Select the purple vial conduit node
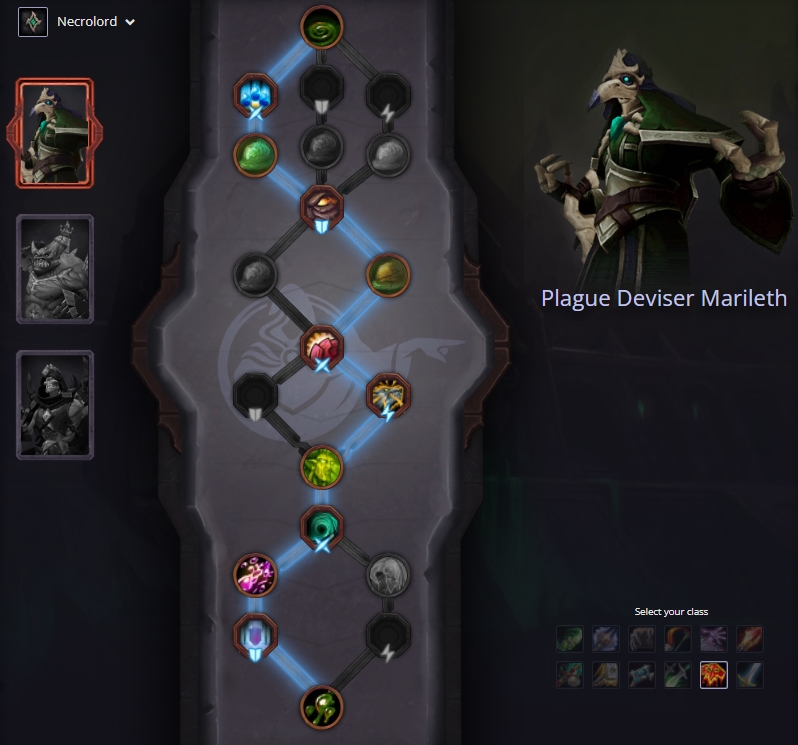The width and height of the screenshot is (798, 745). coord(254,635)
